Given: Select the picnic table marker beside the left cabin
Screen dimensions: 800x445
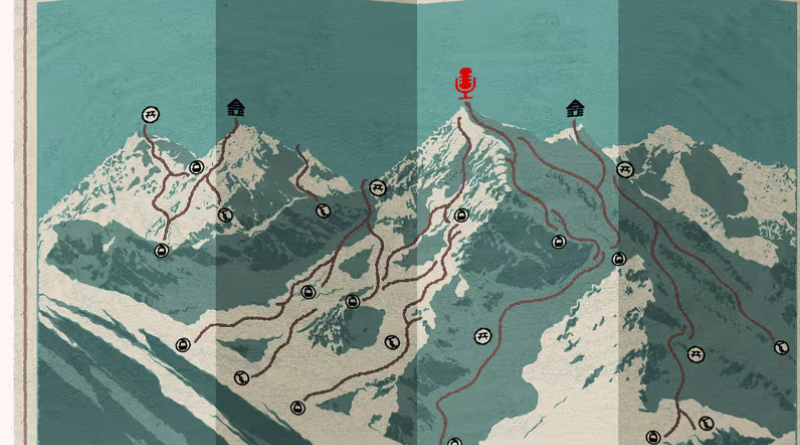Looking at the screenshot, I should 151,115.
